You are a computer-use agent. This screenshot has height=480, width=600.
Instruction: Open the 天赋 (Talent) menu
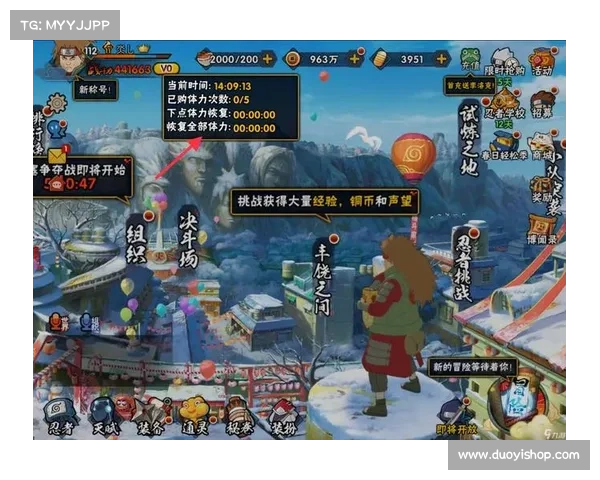(x=103, y=413)
